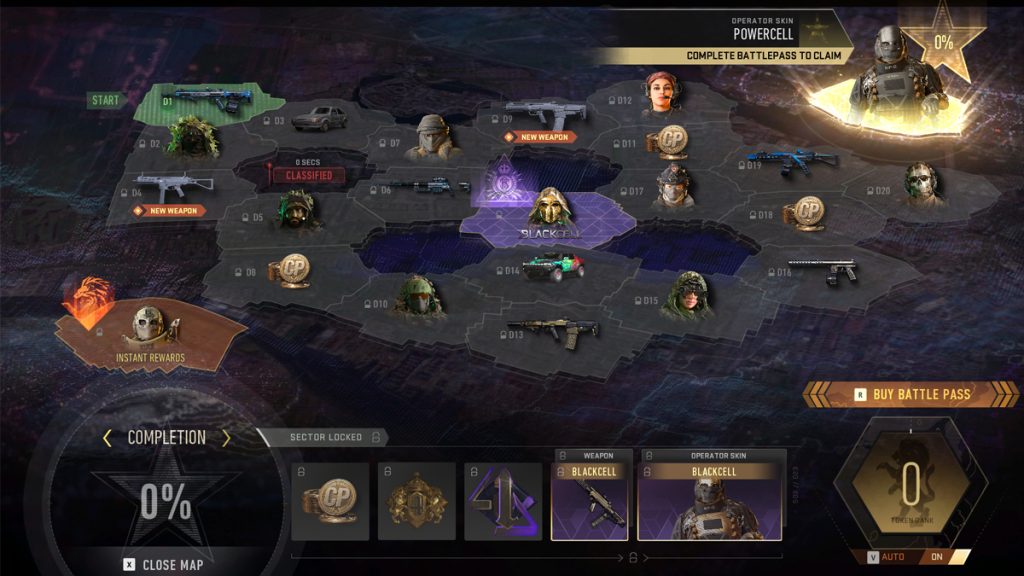Buy the Battle Pass
The image size is (1024, 576).
(x=911, y=394)
